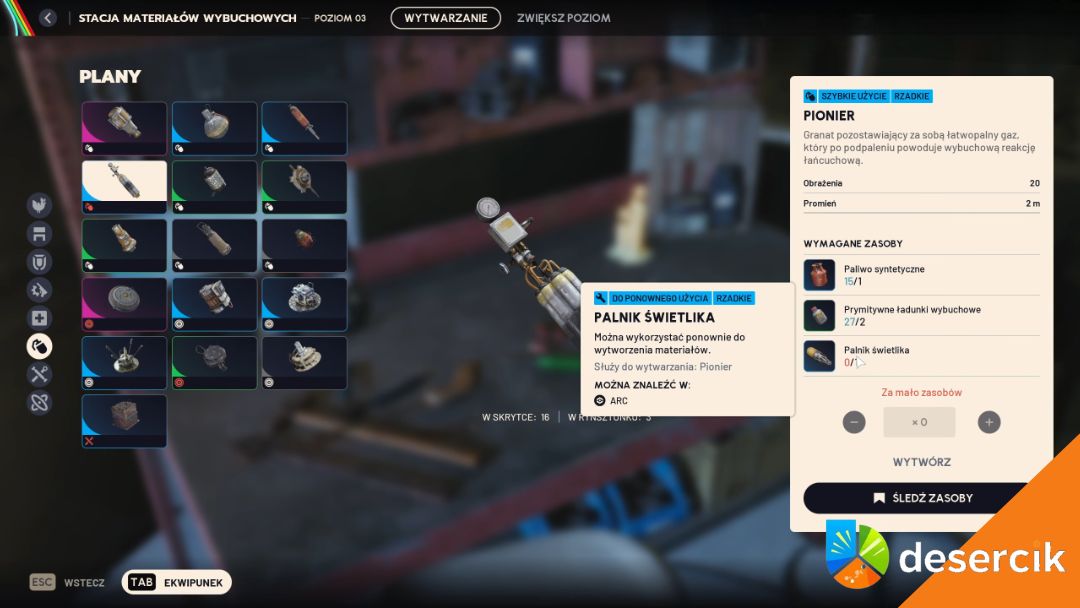Choose the Palnik świetlika resource row
Screen dimensions: 1080x608
tap(920, 356)
